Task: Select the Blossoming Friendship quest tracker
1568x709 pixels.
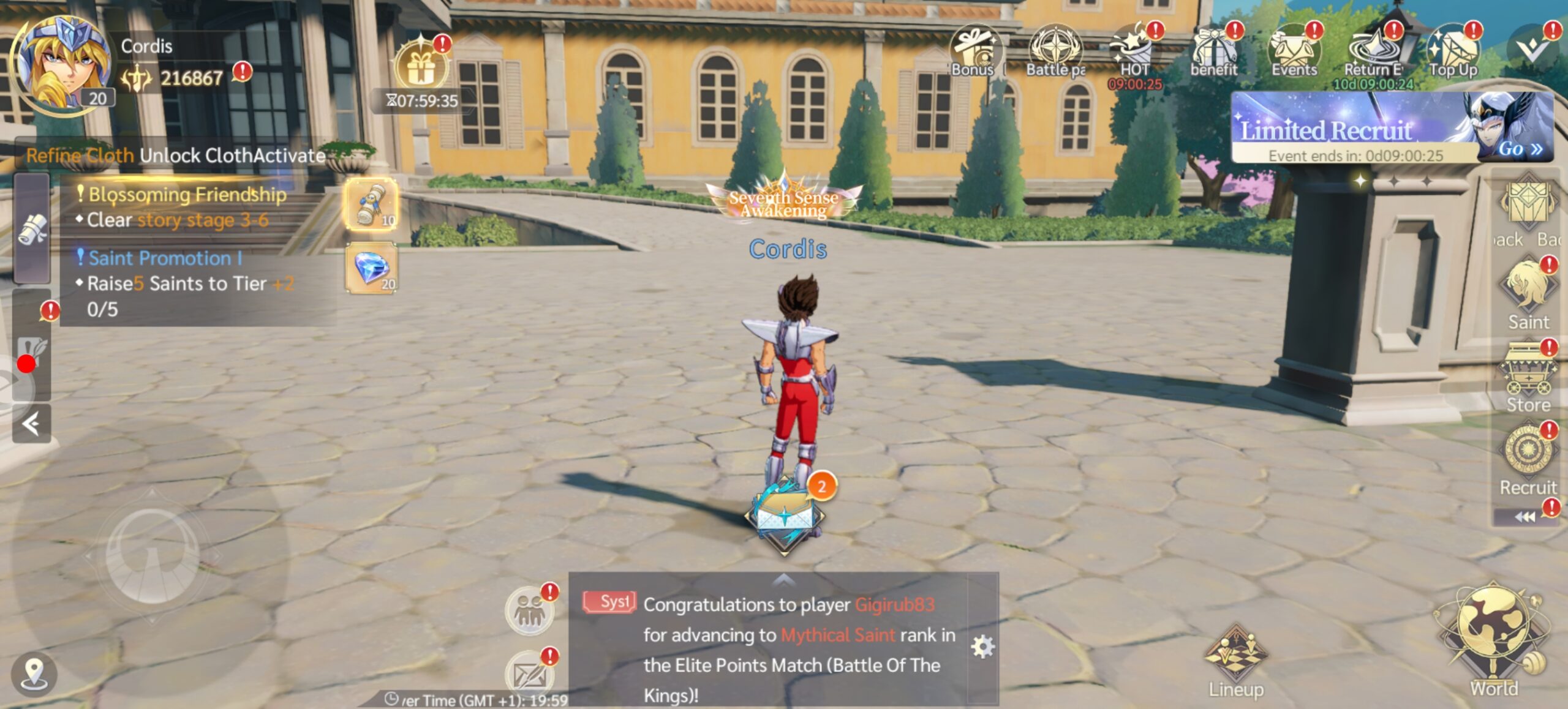Action: click(x=187, y=207)
